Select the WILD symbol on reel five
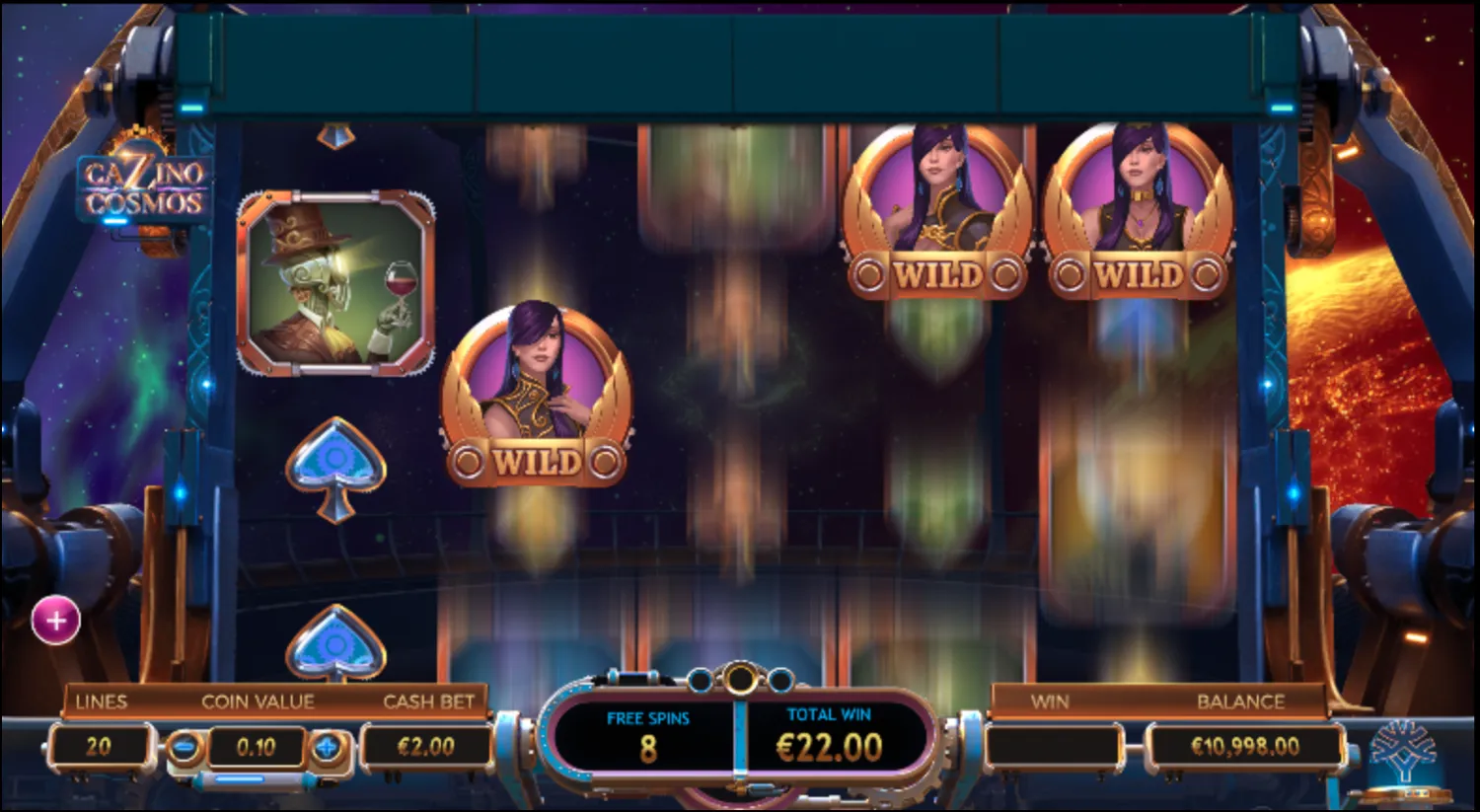The width and height of the screenshot is (1480, 812). [x=1142, y=210]
